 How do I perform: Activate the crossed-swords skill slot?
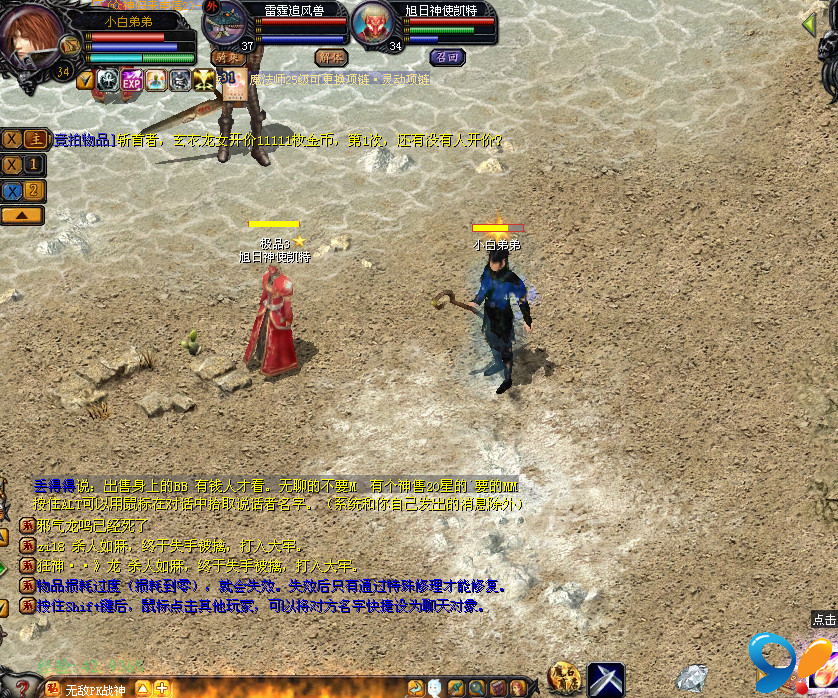[606, 680]
